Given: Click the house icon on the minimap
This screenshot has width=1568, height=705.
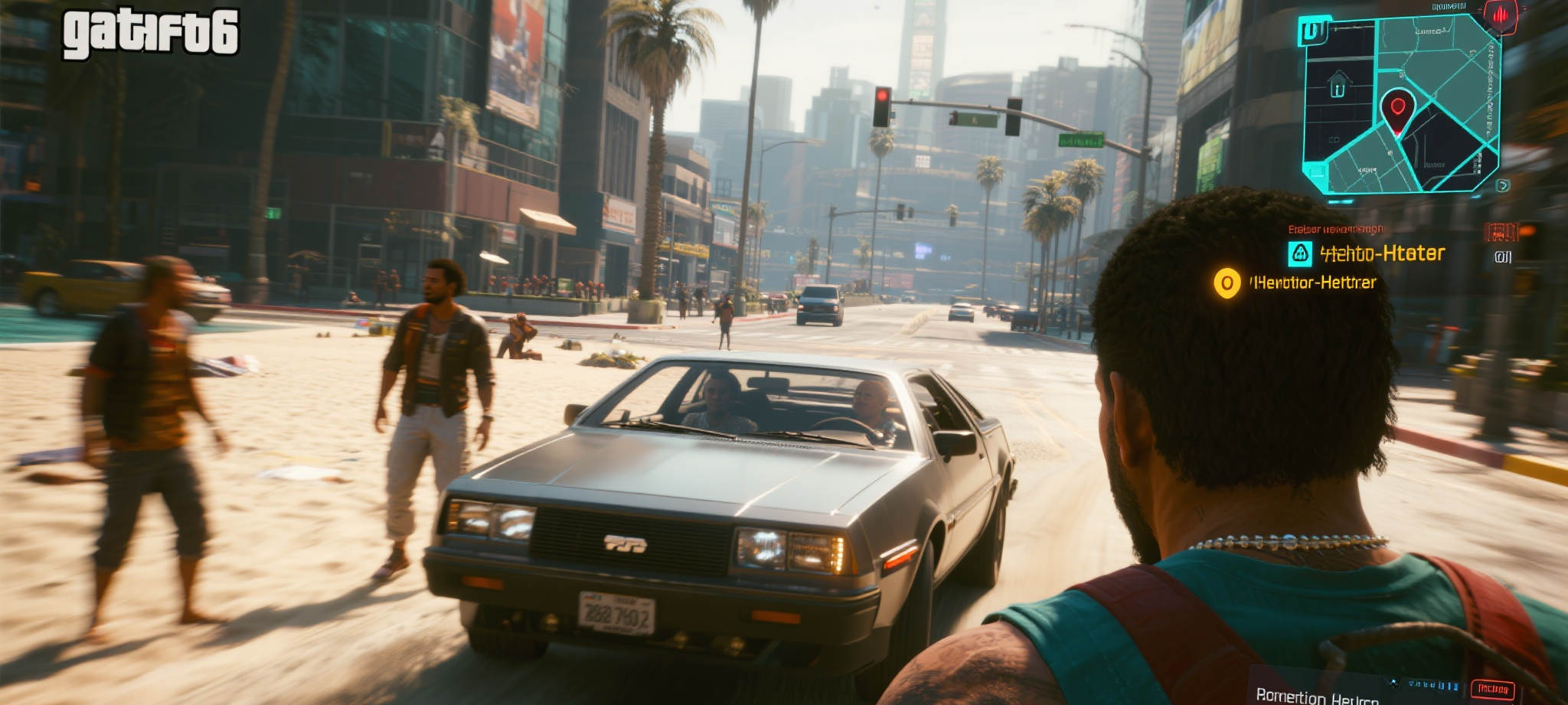Looking at the screenshot, I should [1338, 85].
